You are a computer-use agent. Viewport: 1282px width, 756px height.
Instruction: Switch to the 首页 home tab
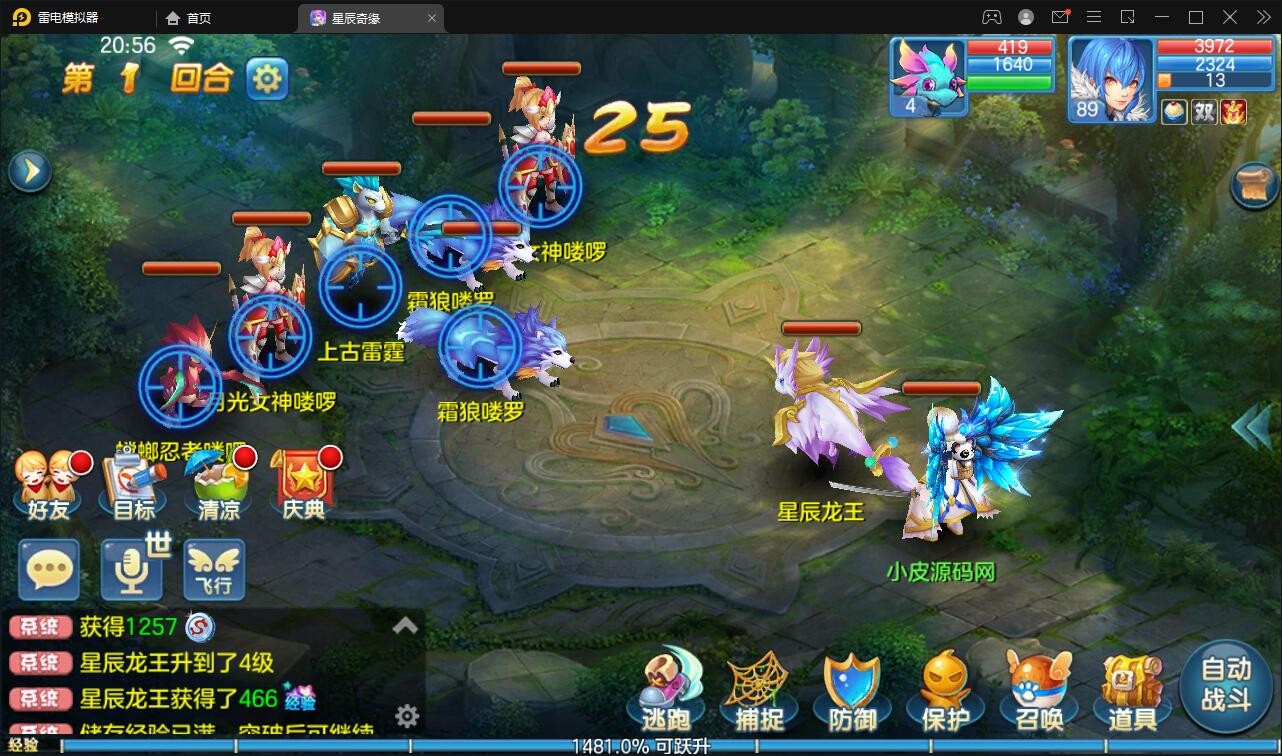coord(189,17)
